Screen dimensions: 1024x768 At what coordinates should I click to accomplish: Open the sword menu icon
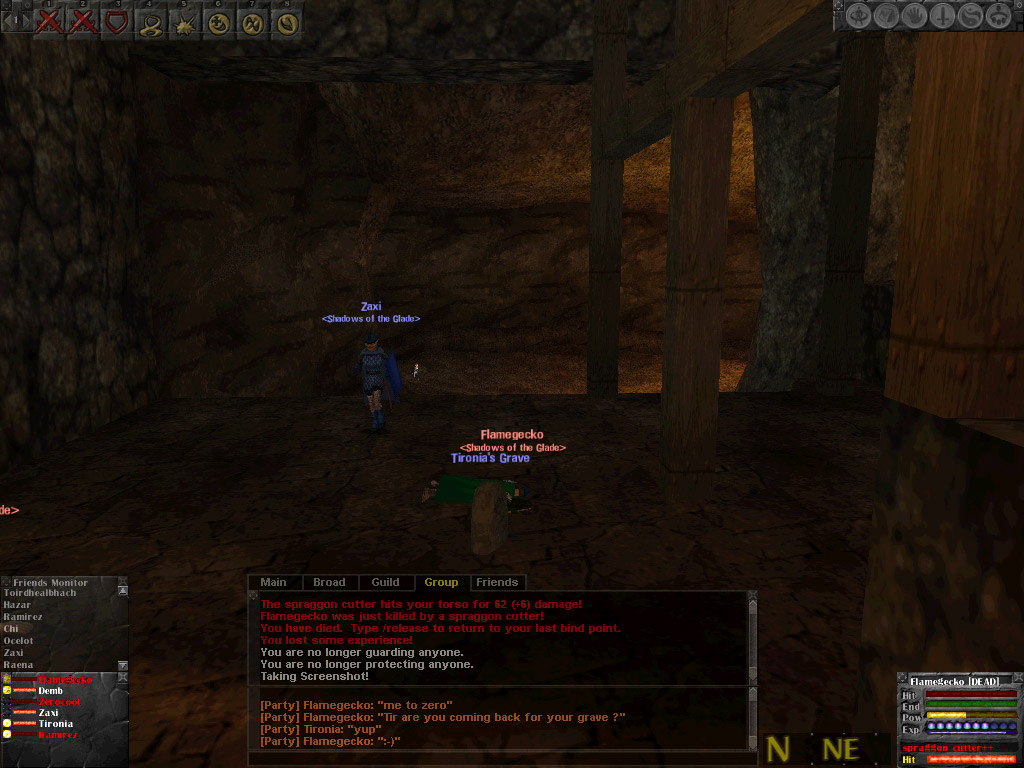pos(942,16)
